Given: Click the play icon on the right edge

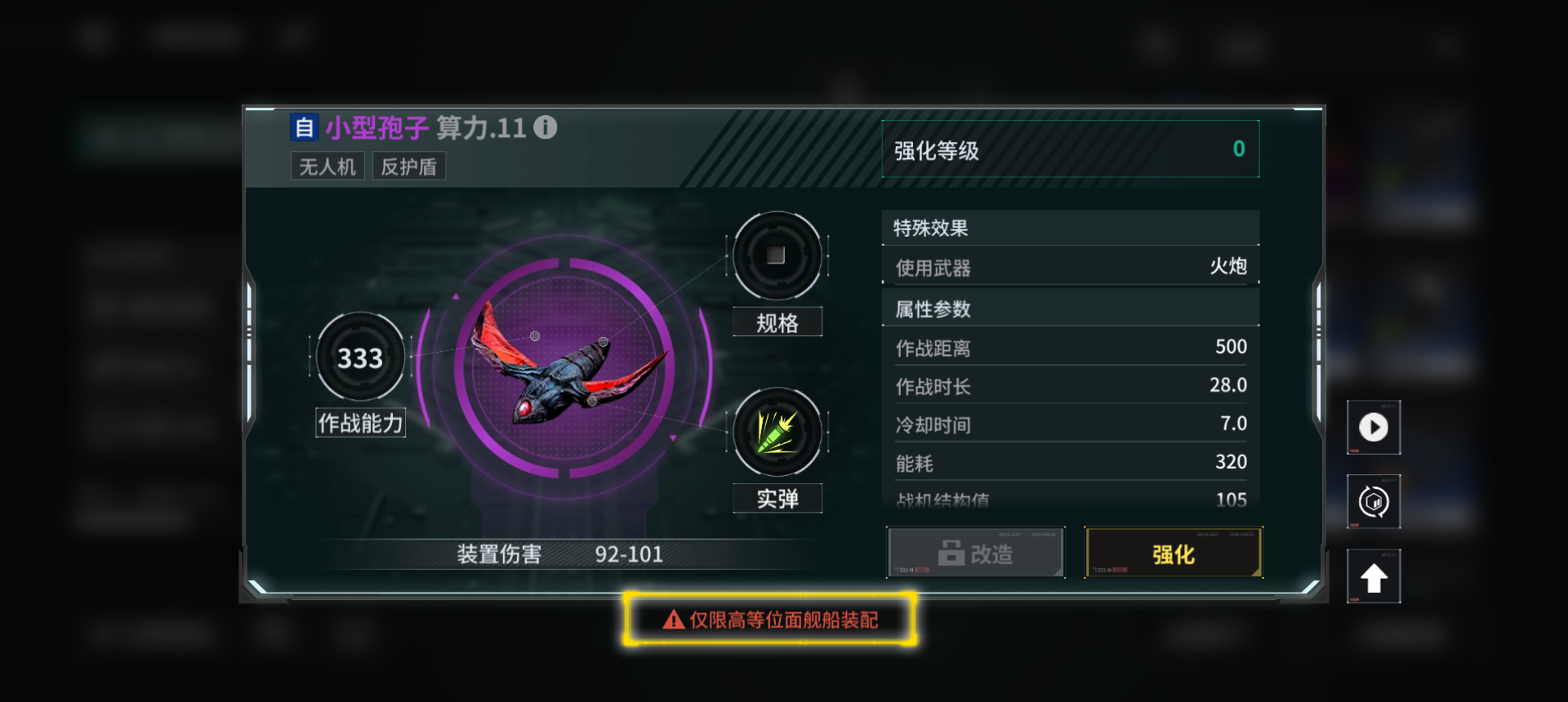Looking at the screenshot, I should [1374, 427].
